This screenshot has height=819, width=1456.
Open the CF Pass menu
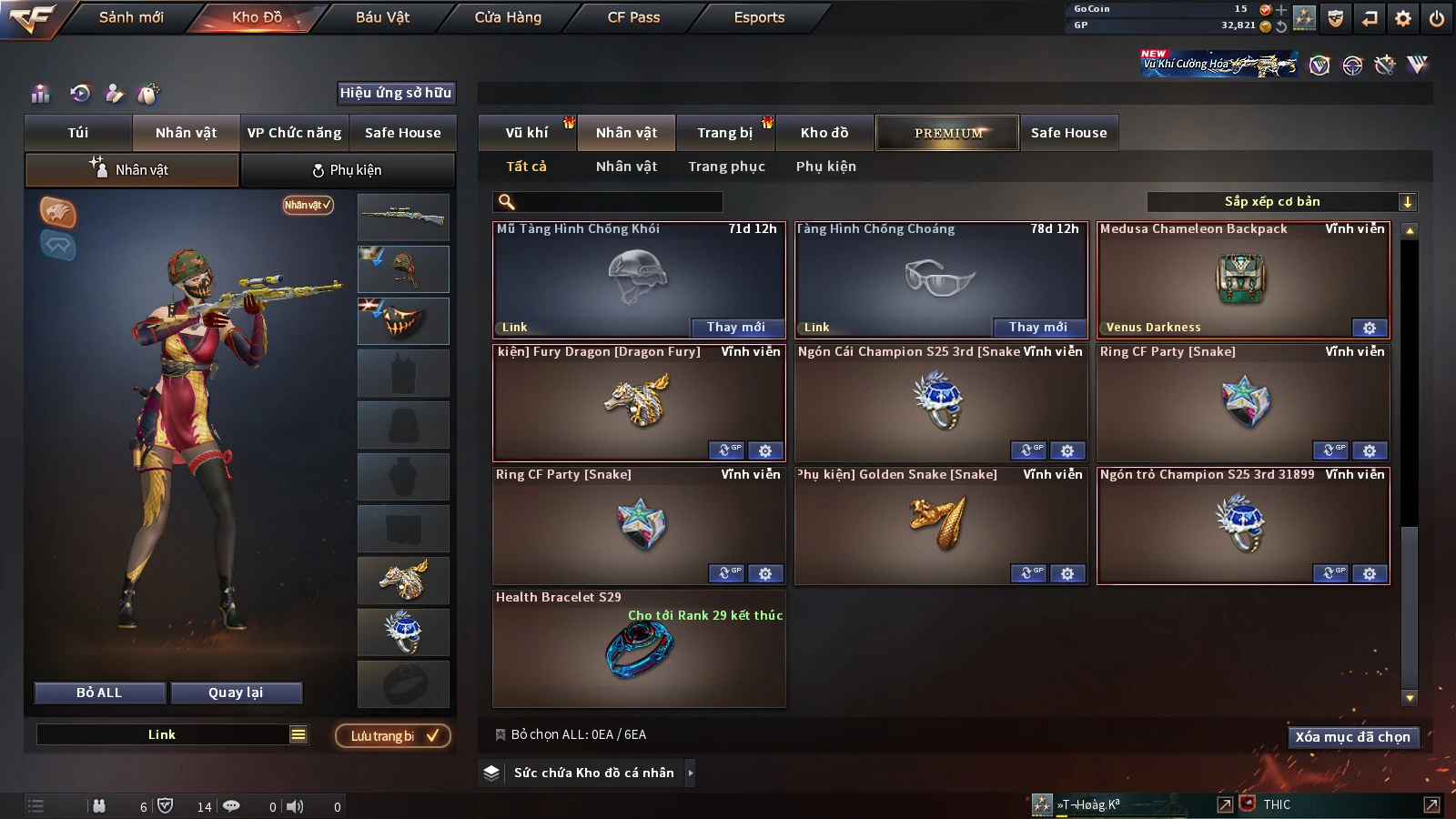[x=633, y=17]
